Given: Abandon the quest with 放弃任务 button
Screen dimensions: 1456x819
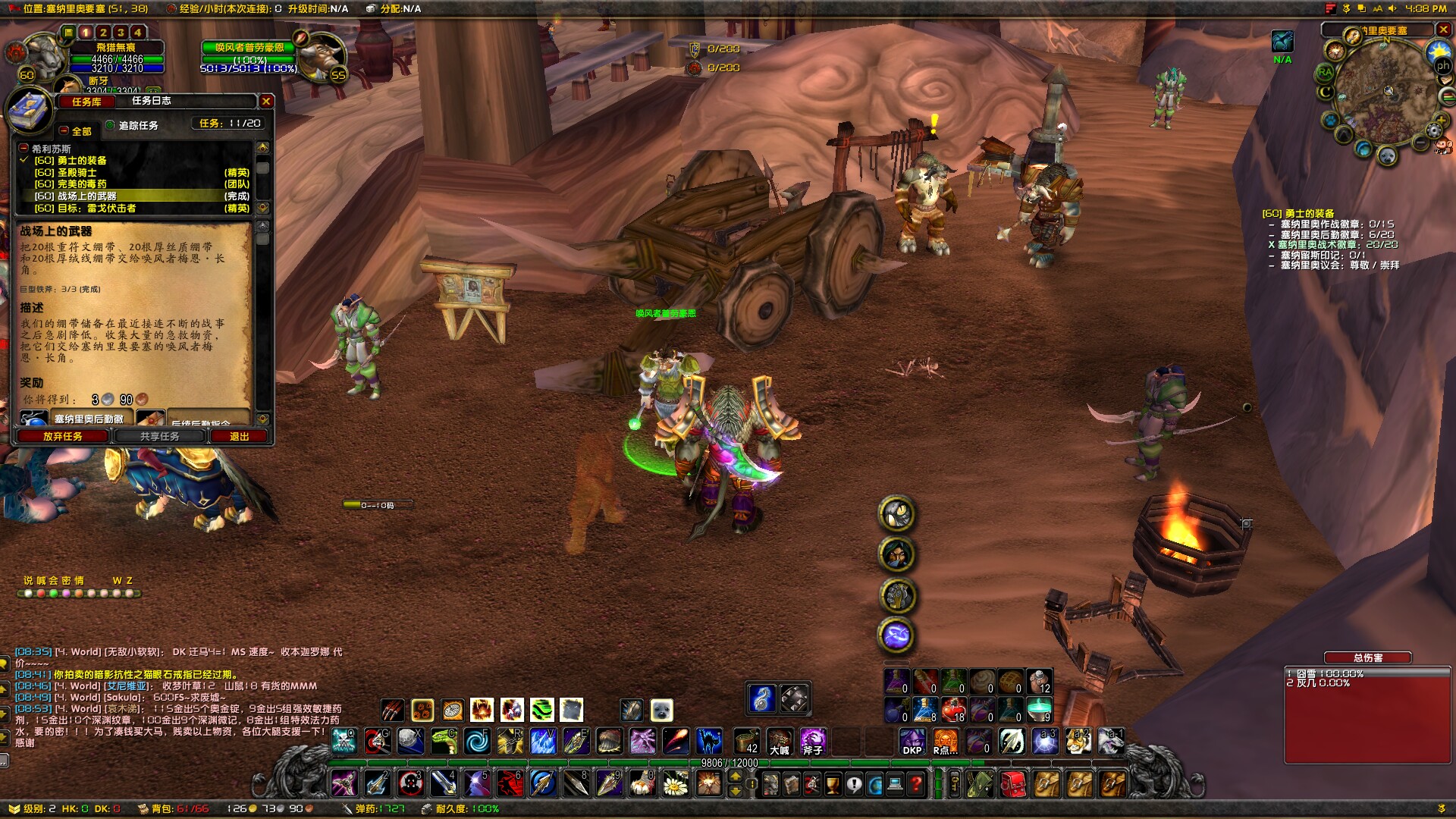Looking at the screenshot, I should [63, 437].
